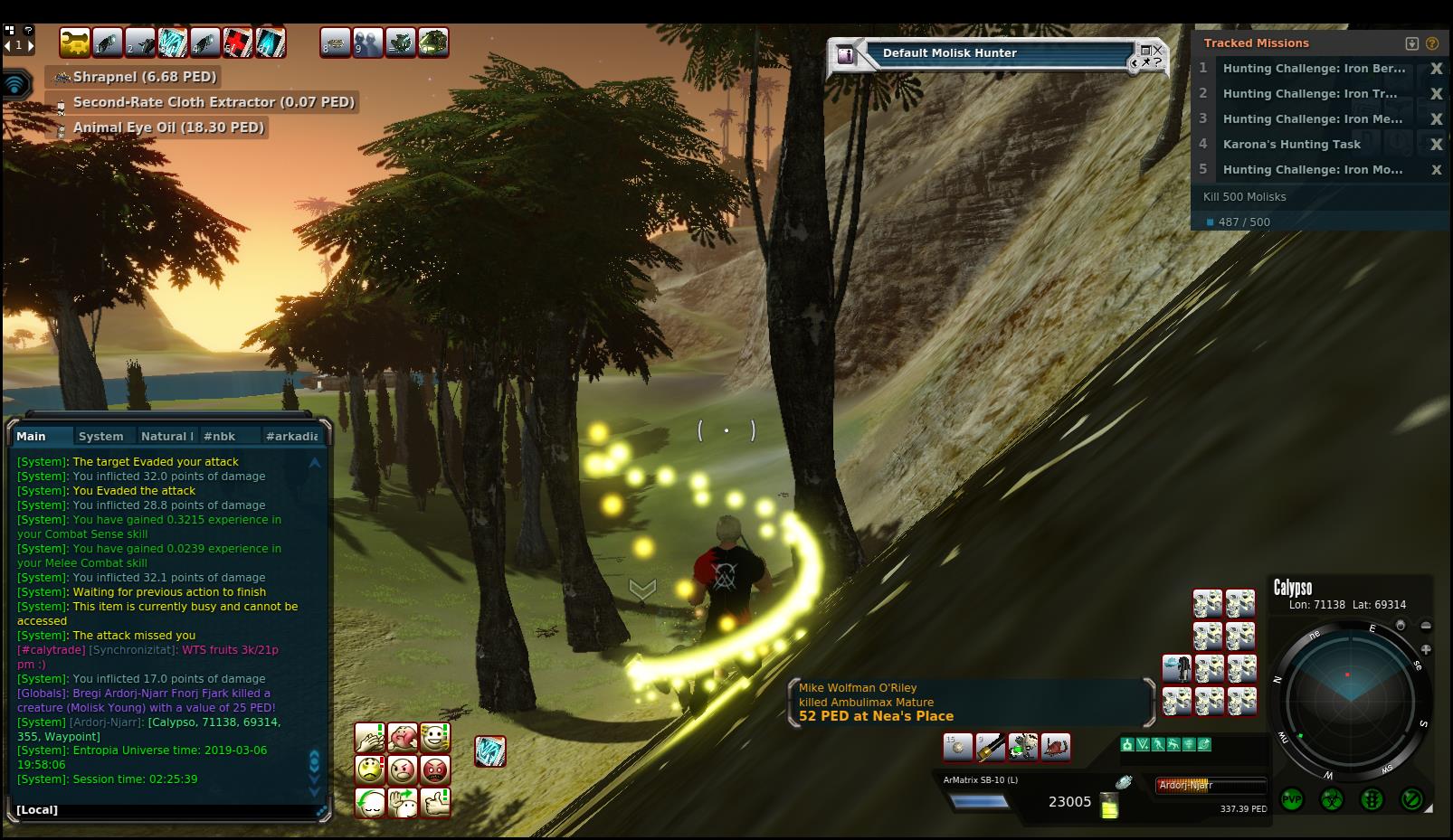This screenshot has width=1453, height=840.
Task: Do the waving hand emote
Action: [x=403, y=802]
